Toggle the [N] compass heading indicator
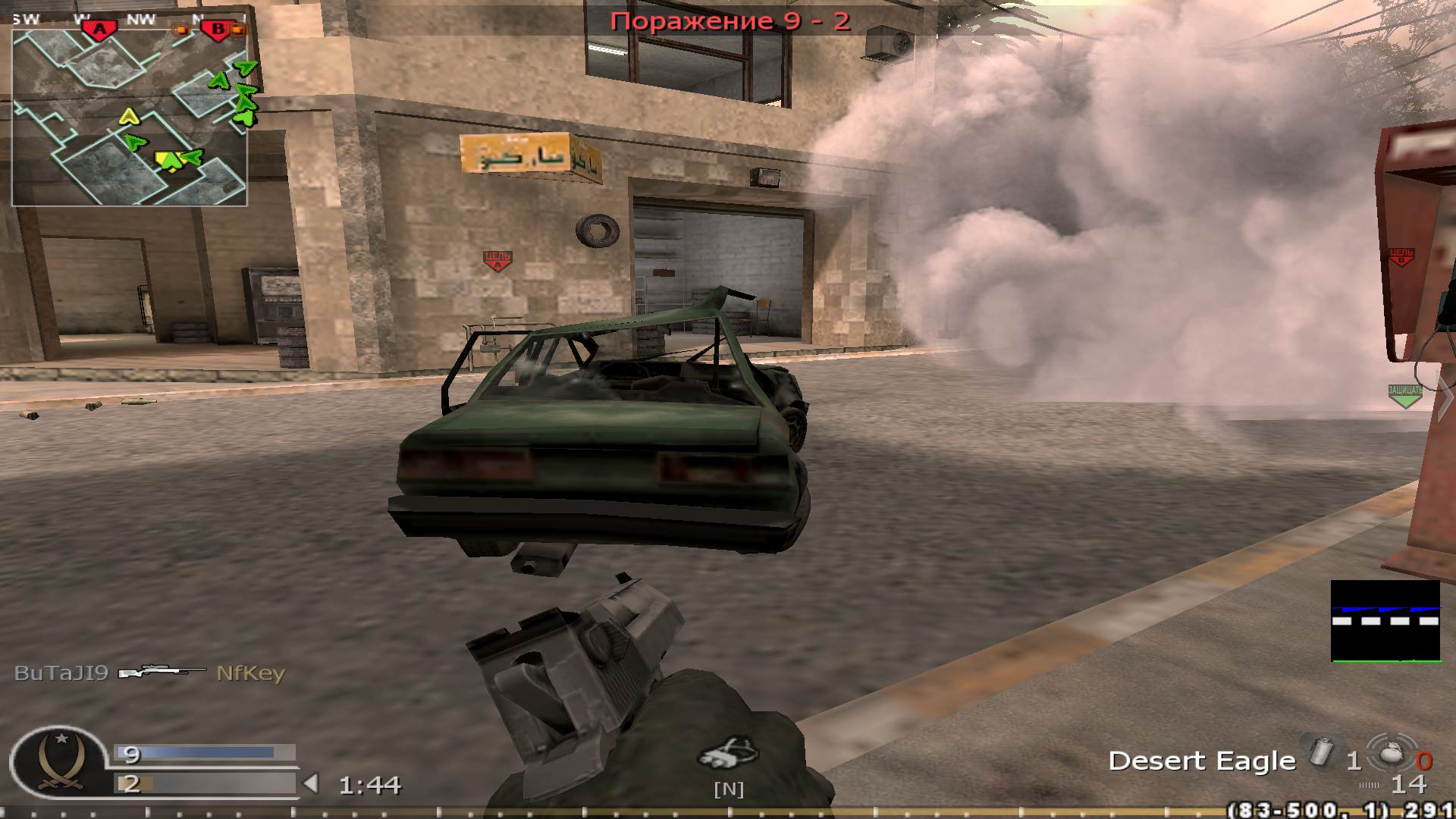Image resolution: width=1456 pixels, height=819 pixels. (726, 789)
